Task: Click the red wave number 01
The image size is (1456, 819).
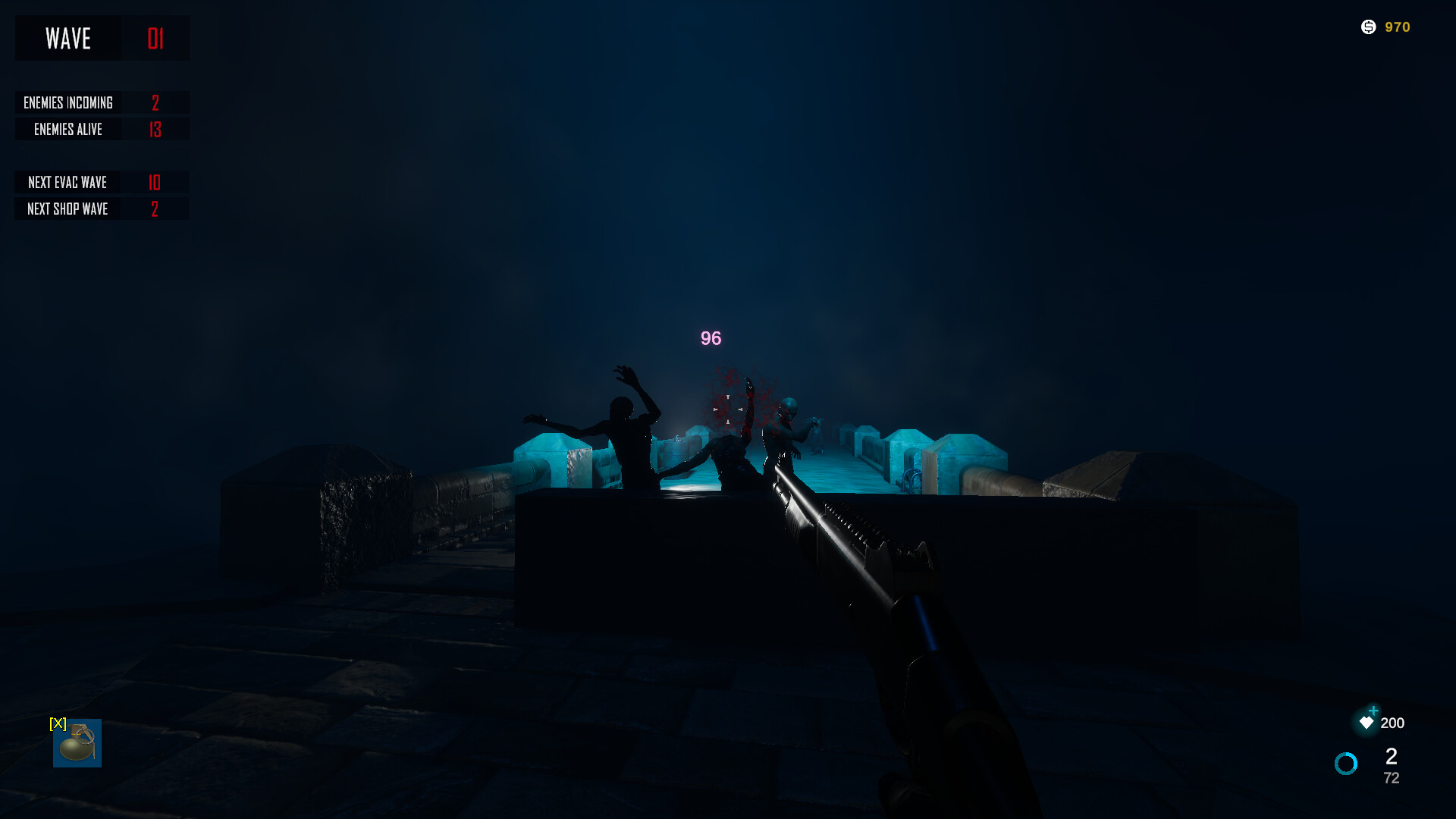Action: coord(155,38)
